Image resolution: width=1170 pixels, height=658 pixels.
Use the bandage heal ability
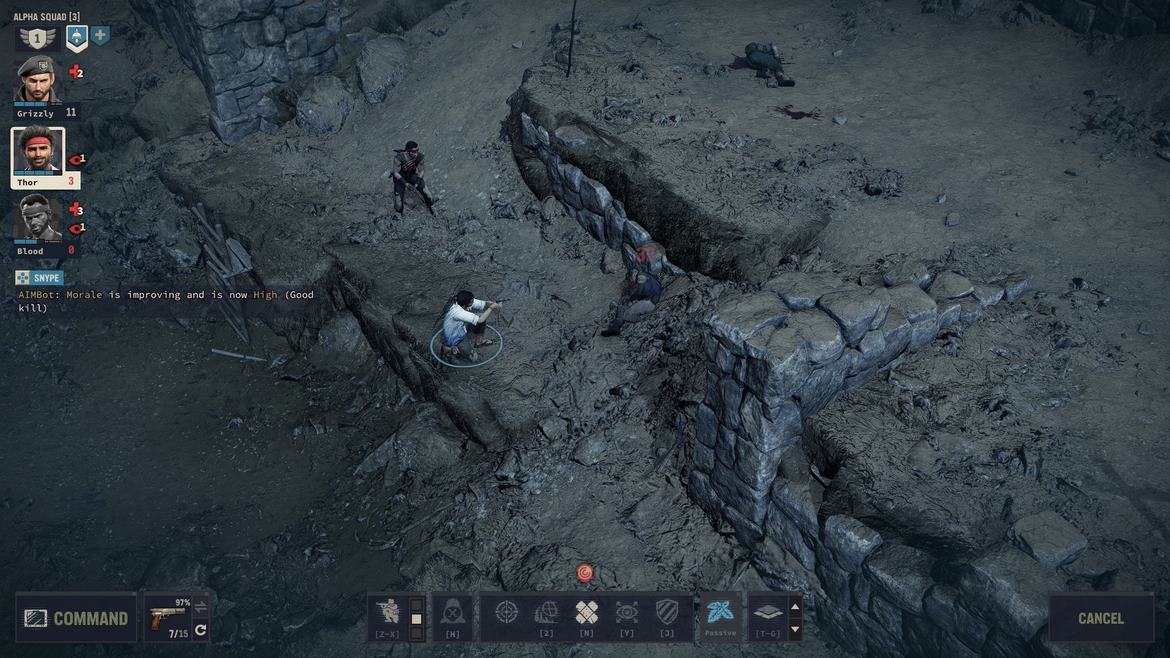pos(587,612)
